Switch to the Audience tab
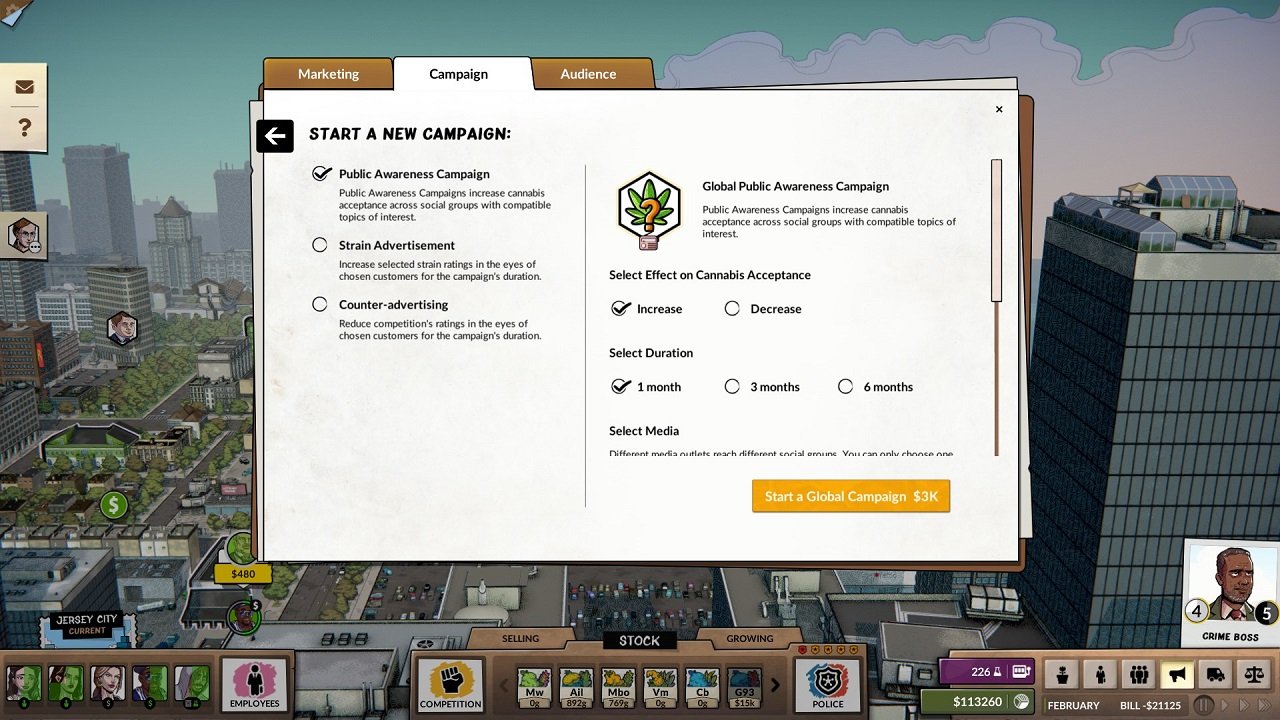The image size is (1280, 720). pos(588,73)
